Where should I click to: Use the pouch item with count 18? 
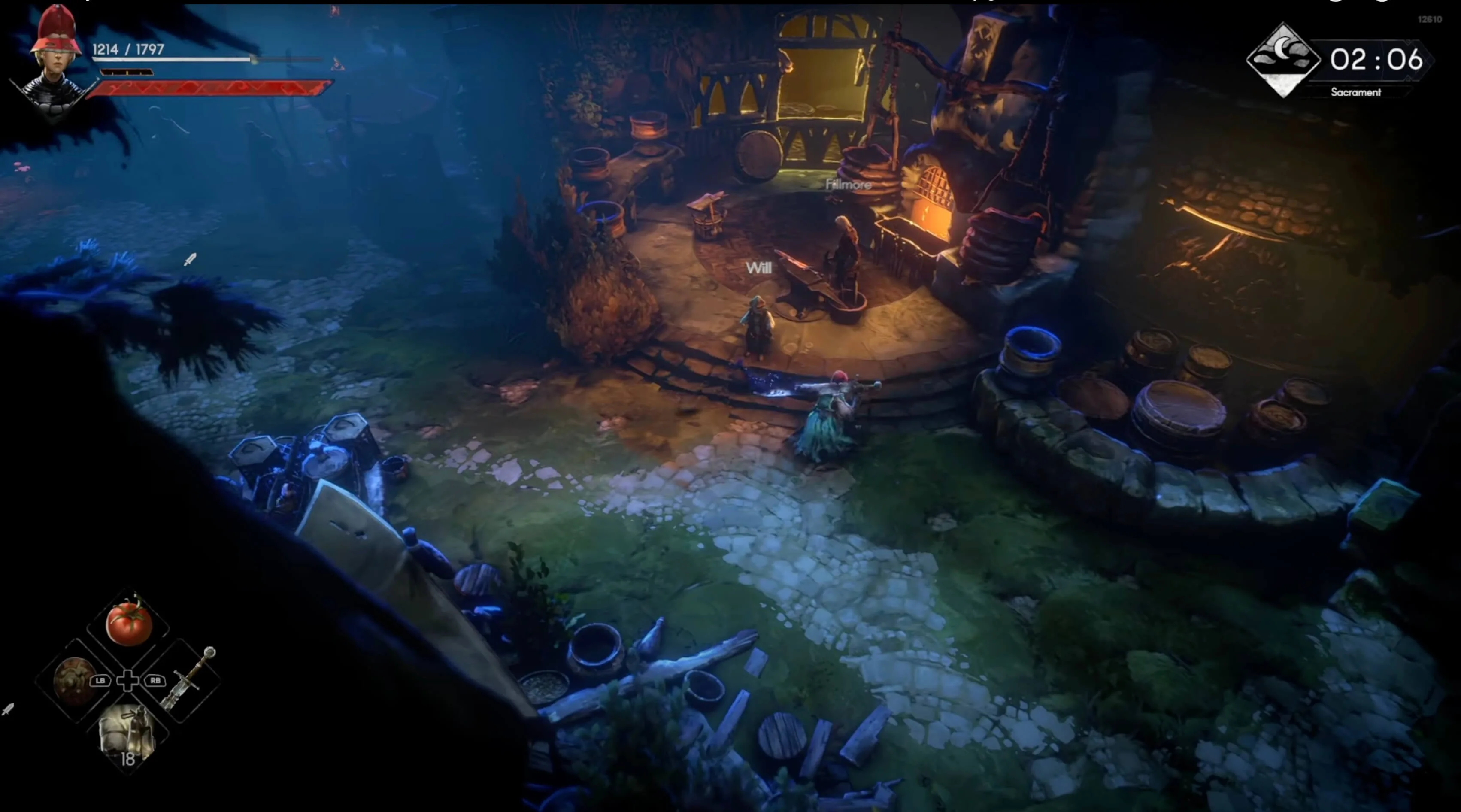pos(127,736)
